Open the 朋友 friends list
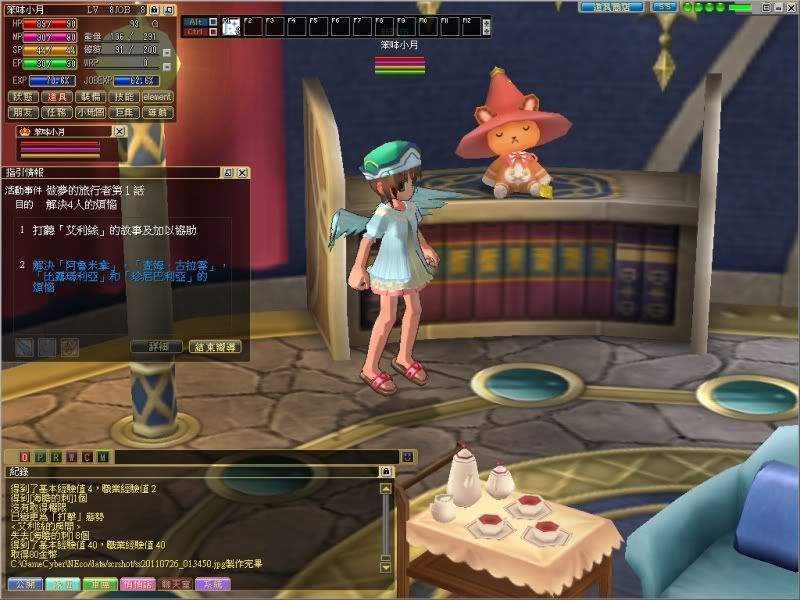Viewport: 800px width, 600px height. click(24, 112)
